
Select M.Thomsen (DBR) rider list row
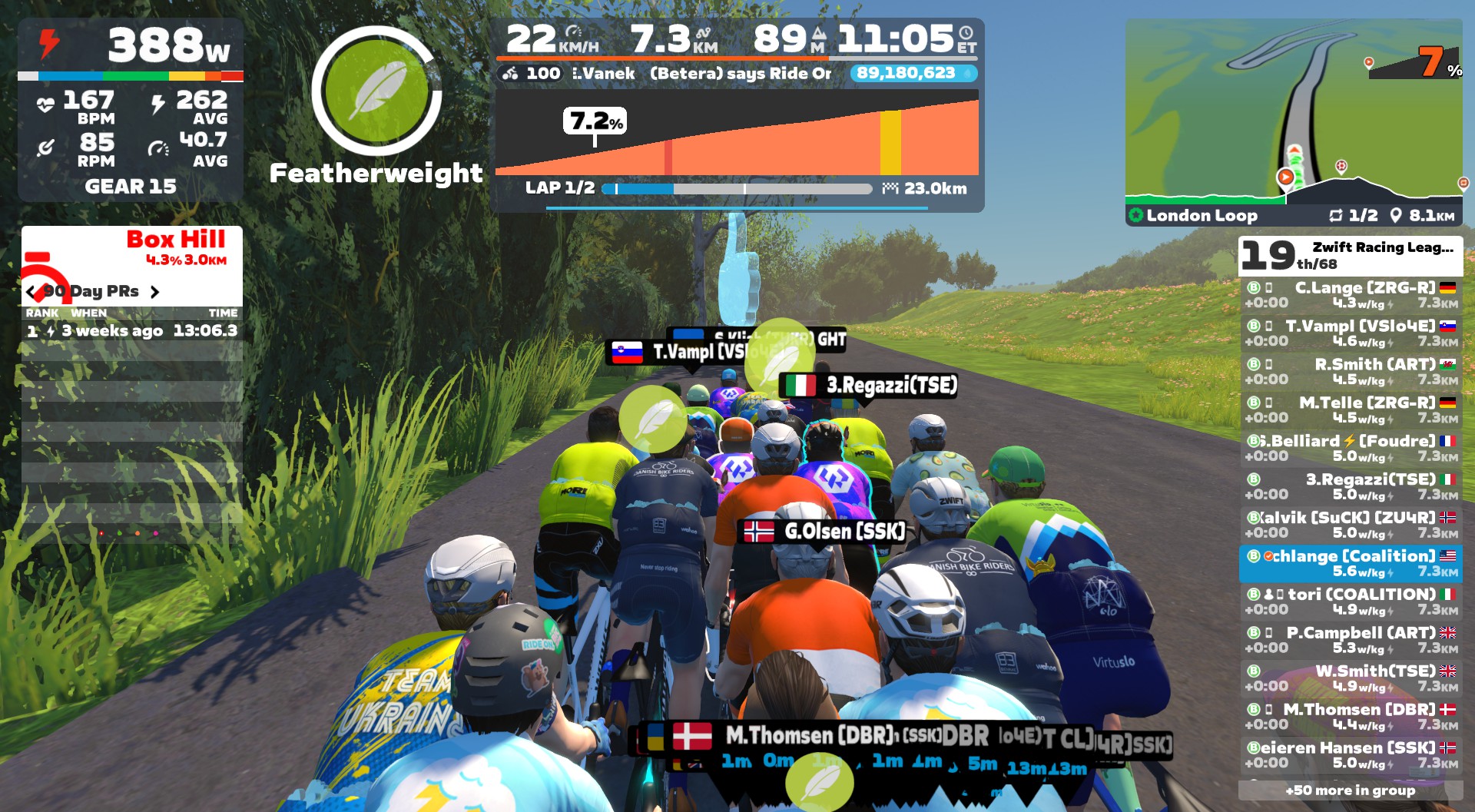(x=1351, y=717)
